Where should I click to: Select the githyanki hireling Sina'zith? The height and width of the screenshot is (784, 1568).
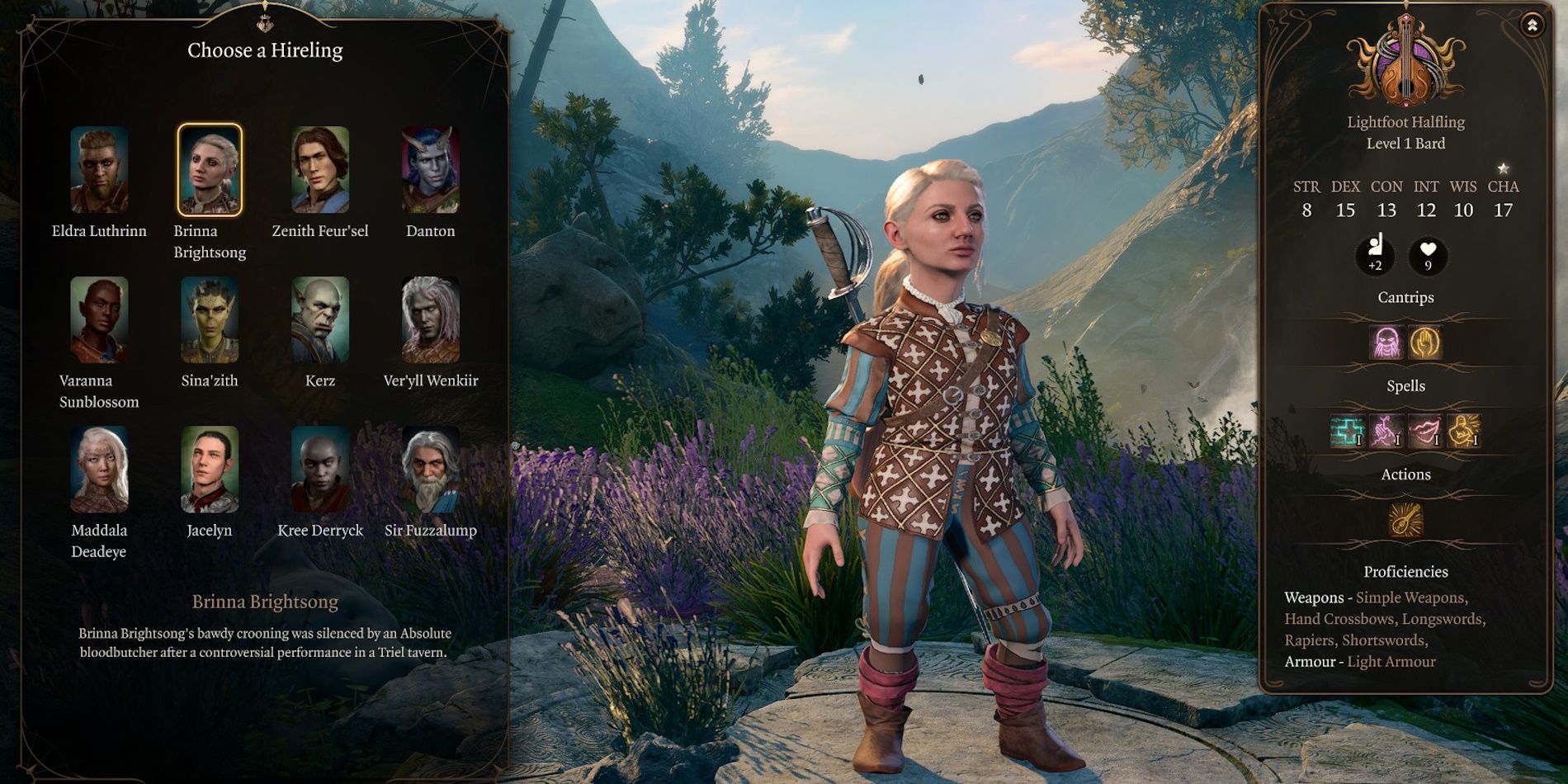[x=210, y=320]
